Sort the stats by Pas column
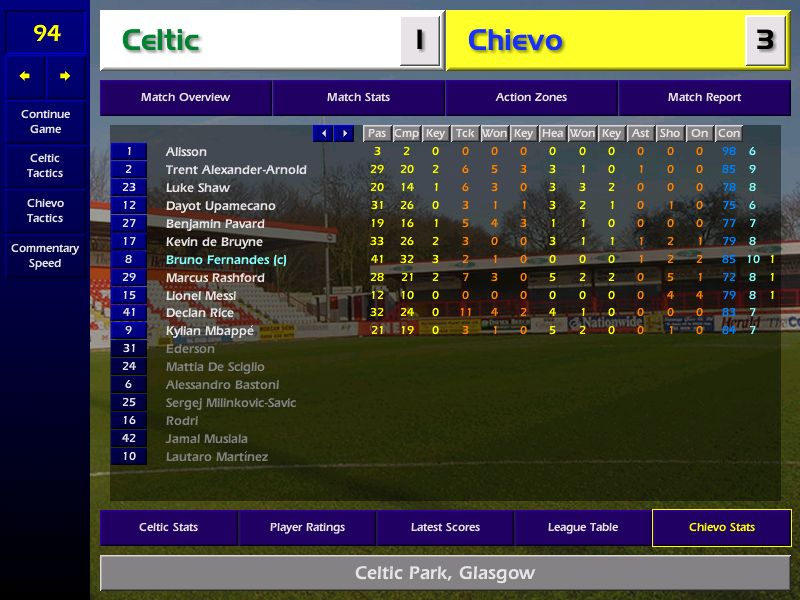Screen dimensions: 800x600 376,133
